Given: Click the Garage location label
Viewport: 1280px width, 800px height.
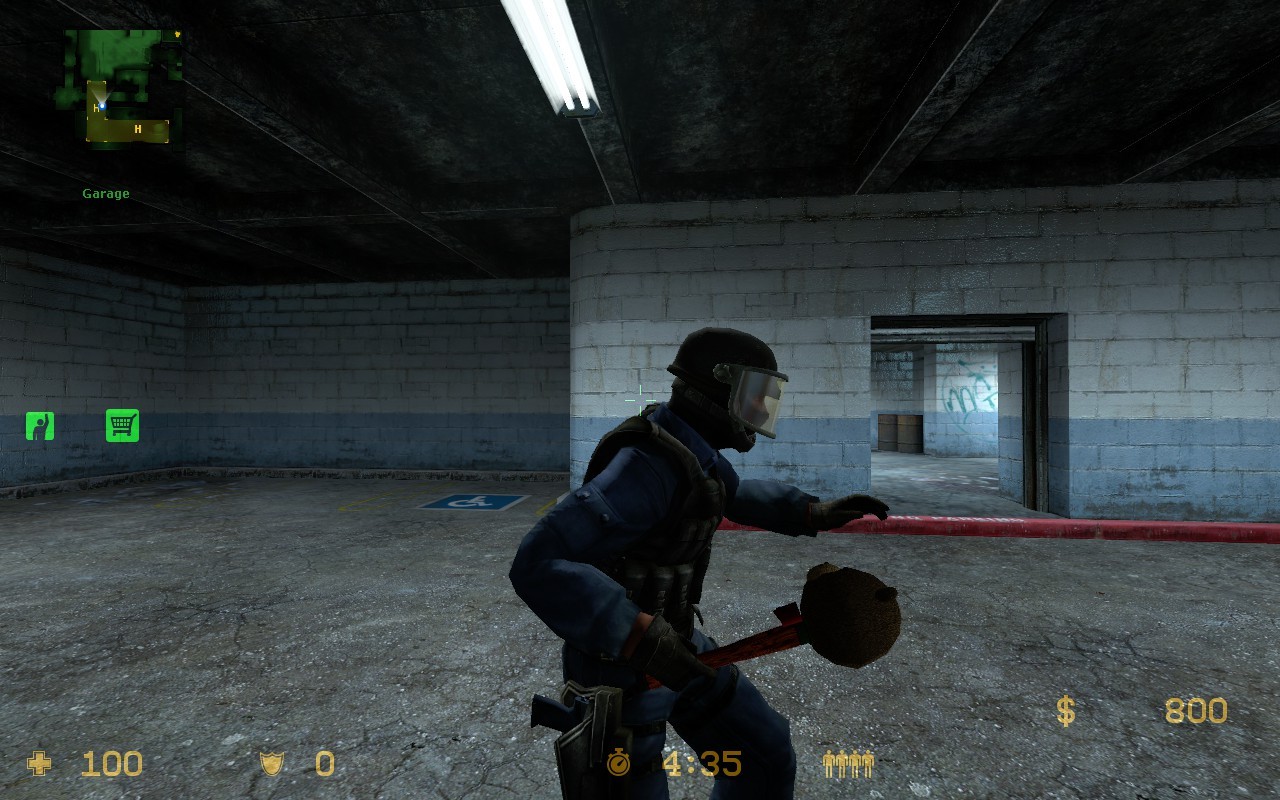Looking at the screenshot, I should [x=106, y=192].
